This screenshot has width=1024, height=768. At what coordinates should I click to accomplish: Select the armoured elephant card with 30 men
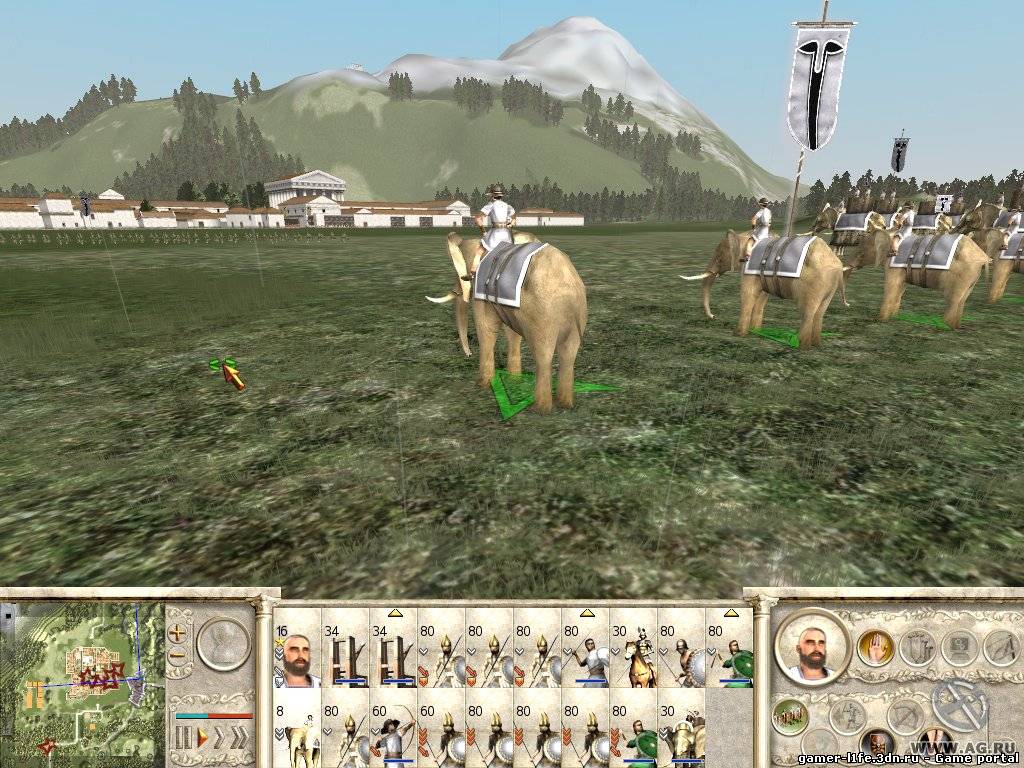point(681,732)
